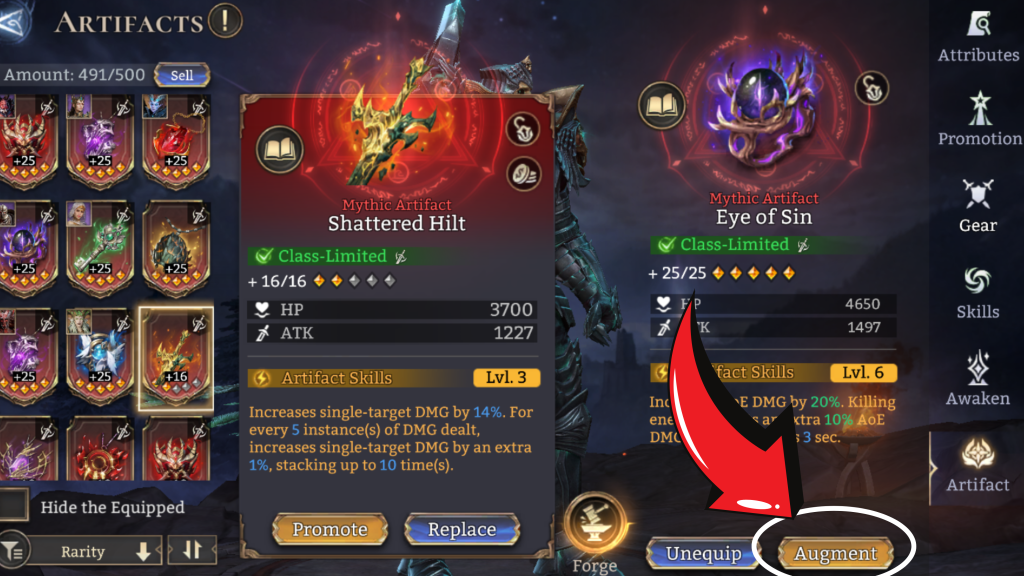This screenshot has width=1024, height=576.
Task: Open the Shattered Hilt book details
Action: [x=279, y=151]
